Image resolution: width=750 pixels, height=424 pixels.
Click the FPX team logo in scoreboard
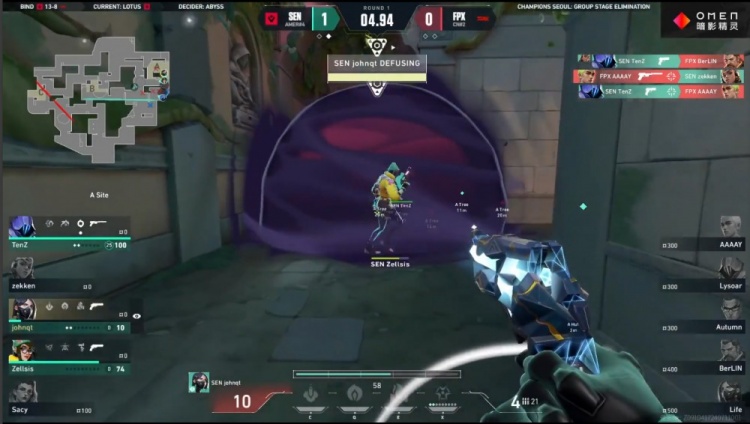(483, 19)
